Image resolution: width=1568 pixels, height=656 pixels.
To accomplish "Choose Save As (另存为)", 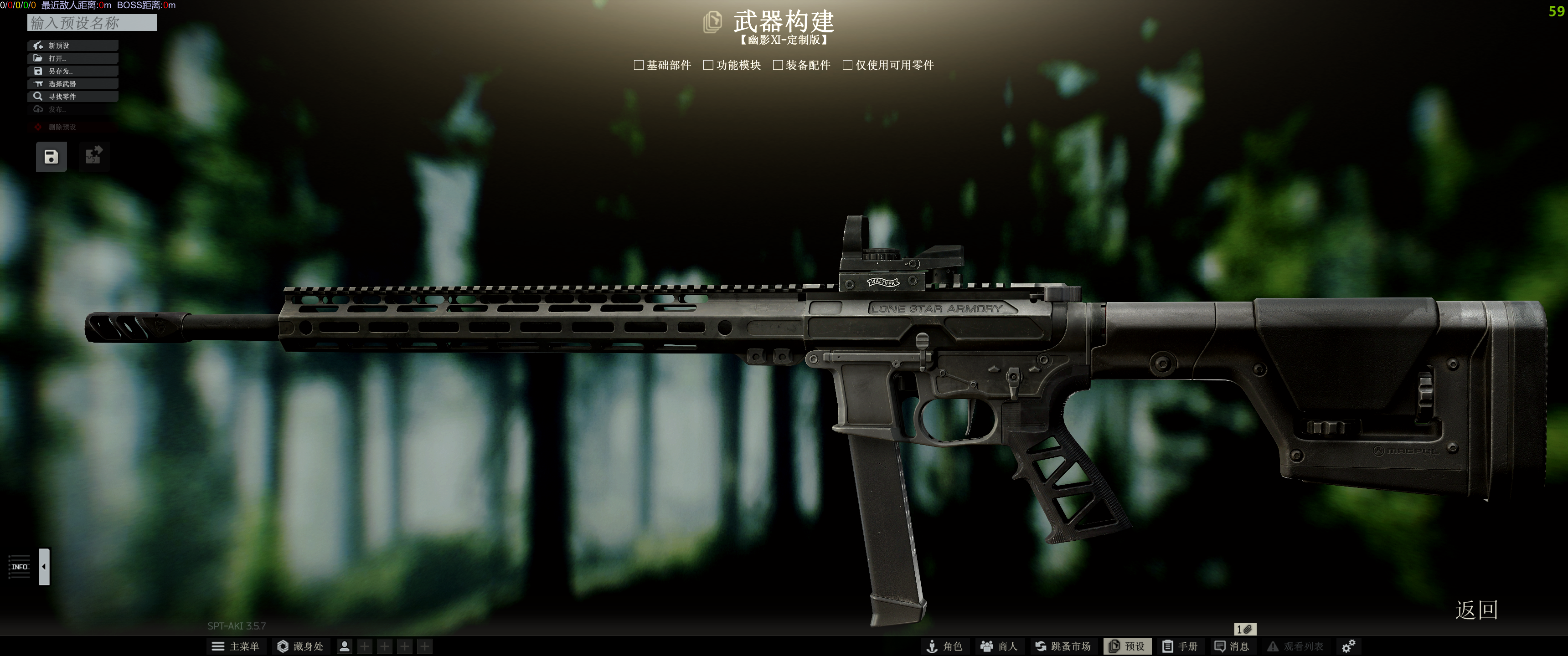I will (x=72, y=71).
